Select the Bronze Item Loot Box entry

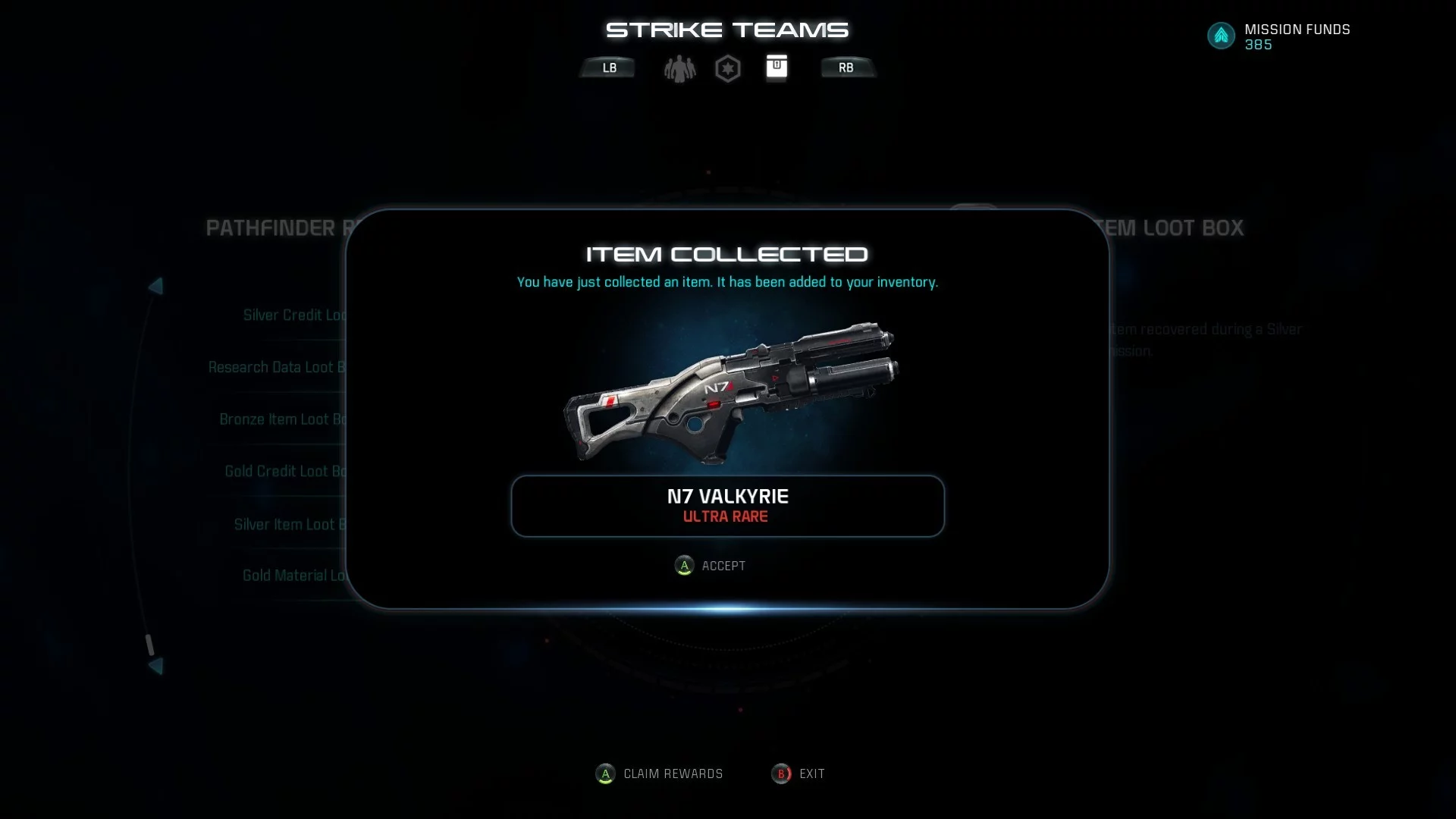tap(282, 419)
